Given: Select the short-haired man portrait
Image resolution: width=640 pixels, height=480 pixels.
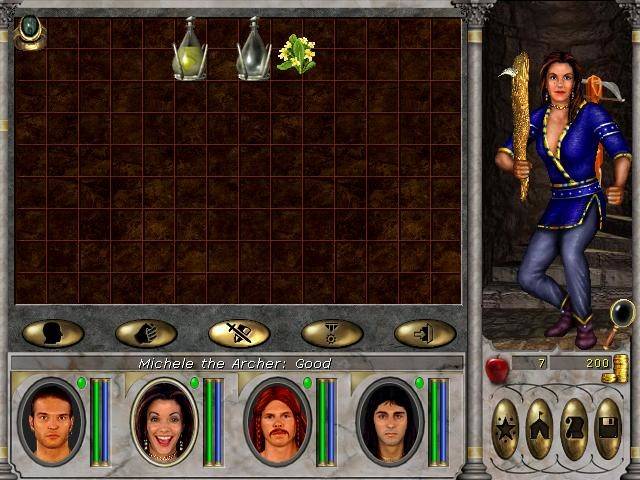Looking at the screenshot, I should pyautogui.click(x=52, y=421).
